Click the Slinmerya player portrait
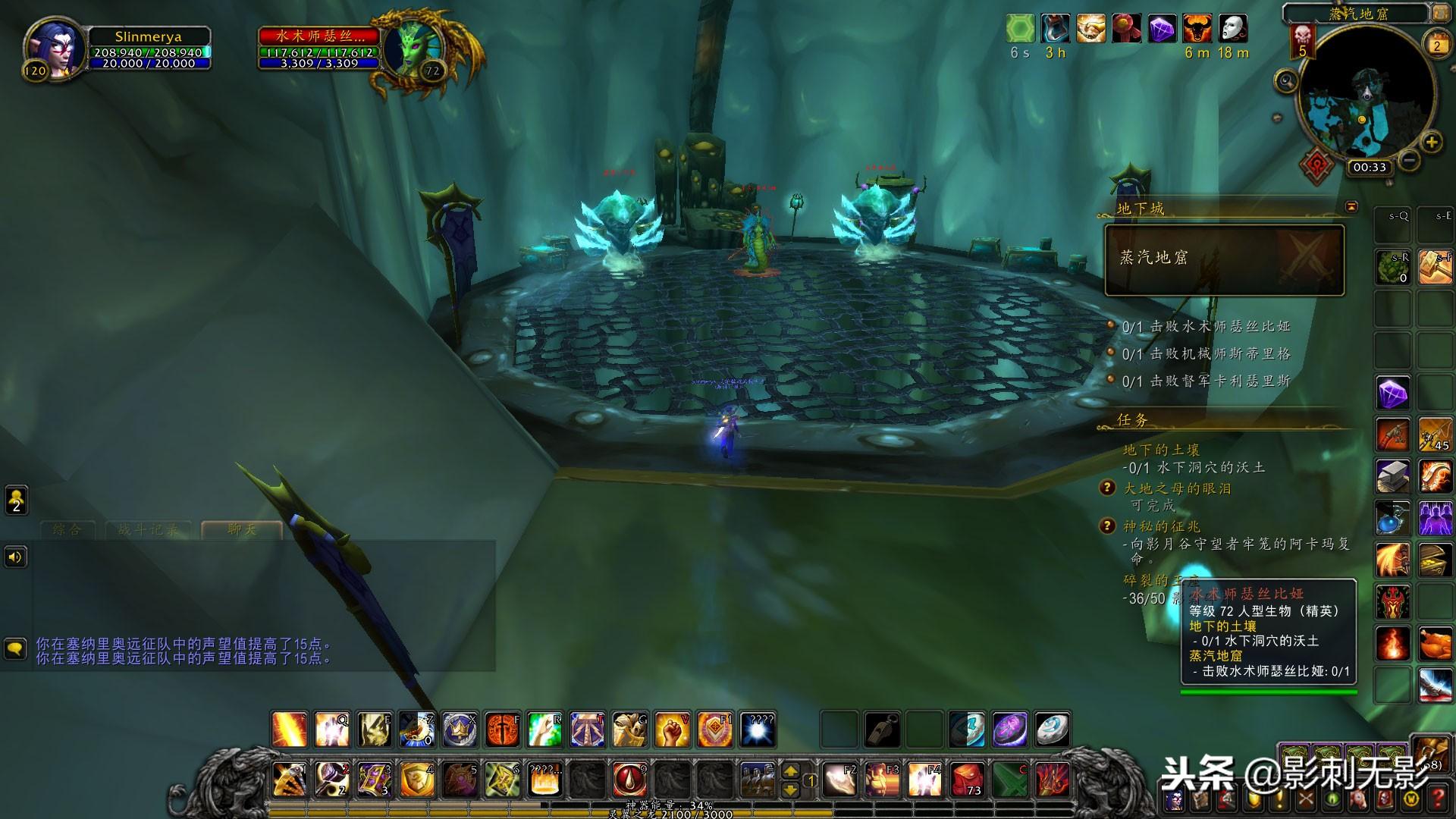The width and height of the screenshot is (1456, 819). click(x=55, y=47)
